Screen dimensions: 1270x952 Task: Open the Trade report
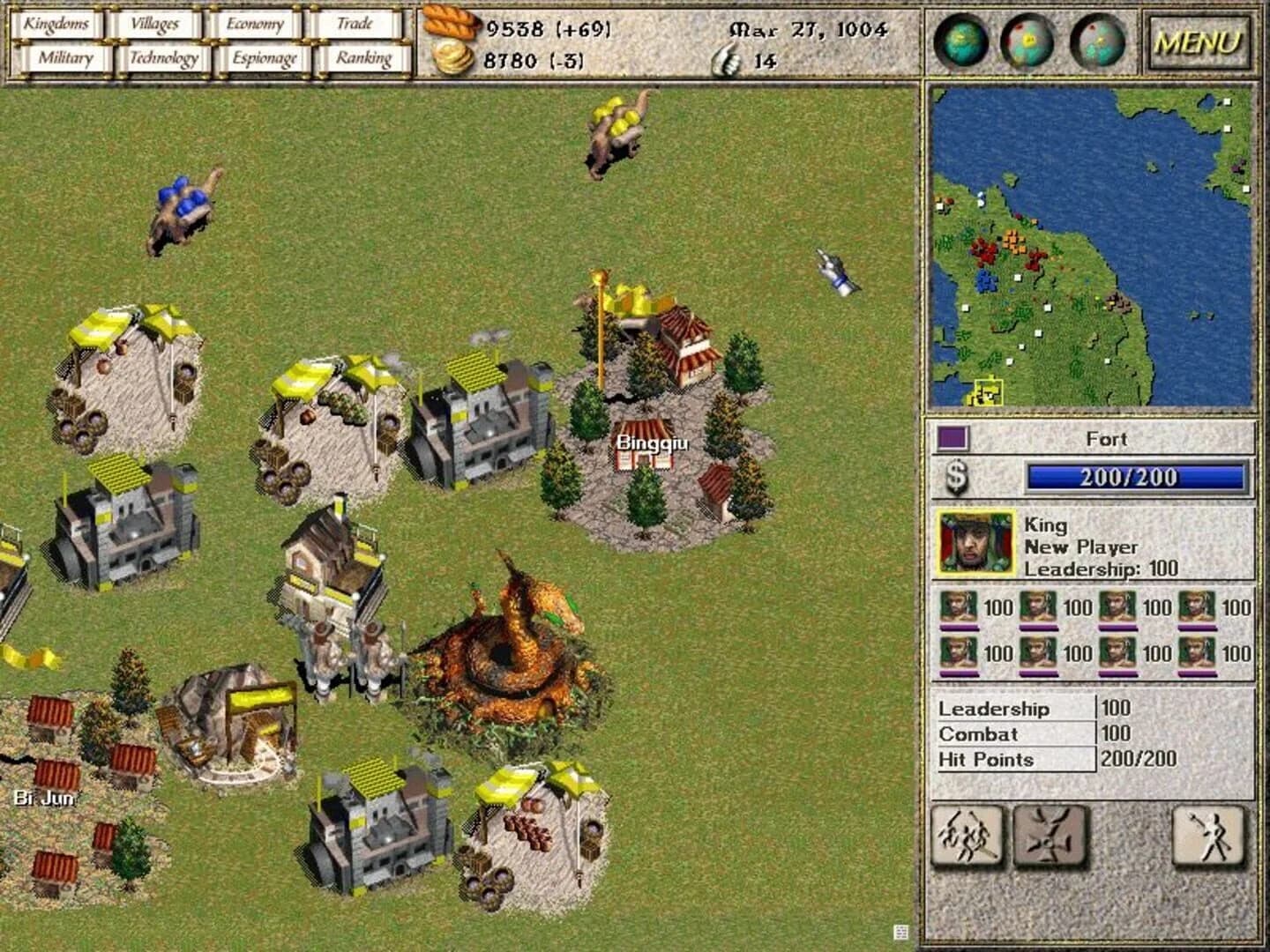359,24
